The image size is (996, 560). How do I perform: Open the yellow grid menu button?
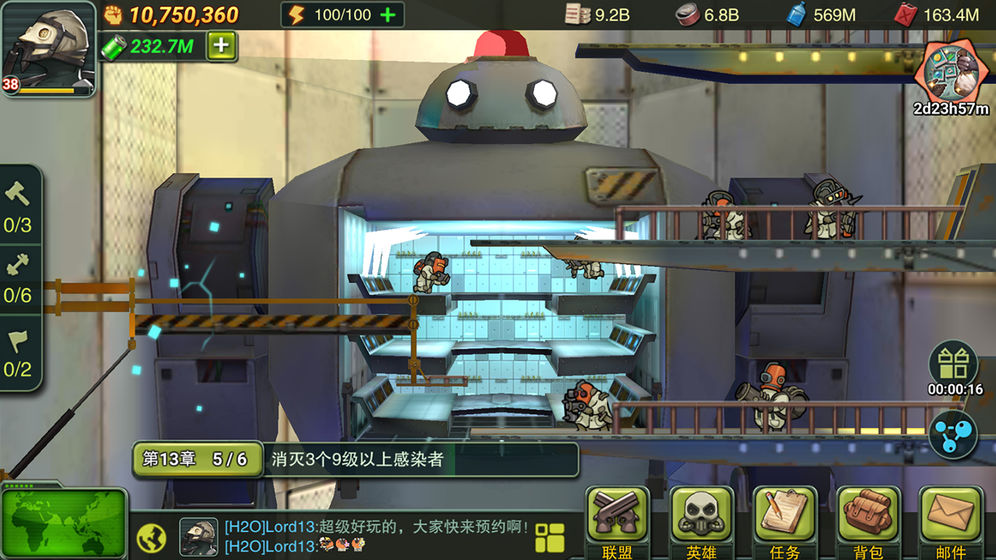pyautogui.click(x=550, y=537)
